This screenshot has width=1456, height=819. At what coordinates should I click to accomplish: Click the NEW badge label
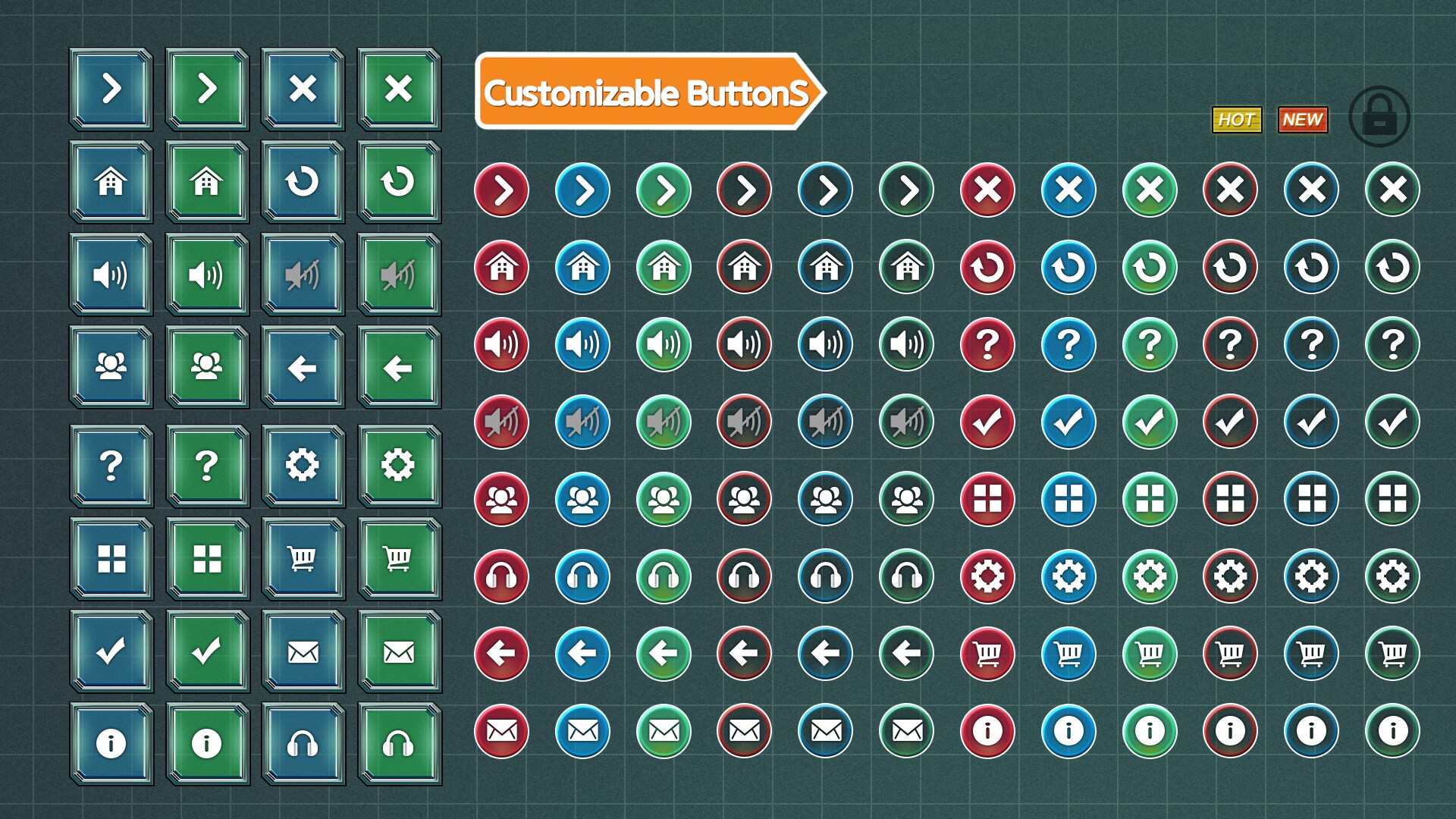click(x=1301, y=119)
